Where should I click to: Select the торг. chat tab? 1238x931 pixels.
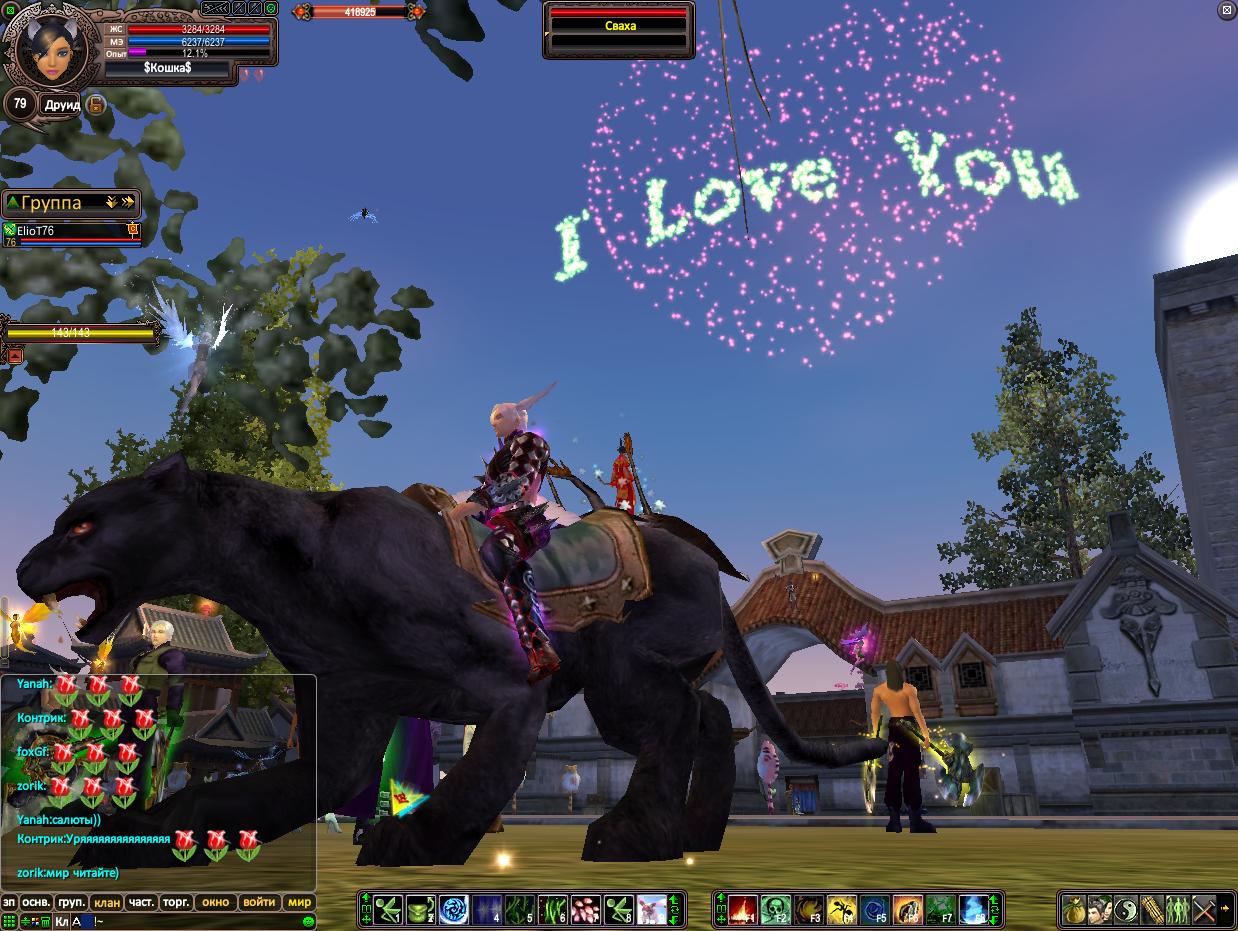point(176,902)
